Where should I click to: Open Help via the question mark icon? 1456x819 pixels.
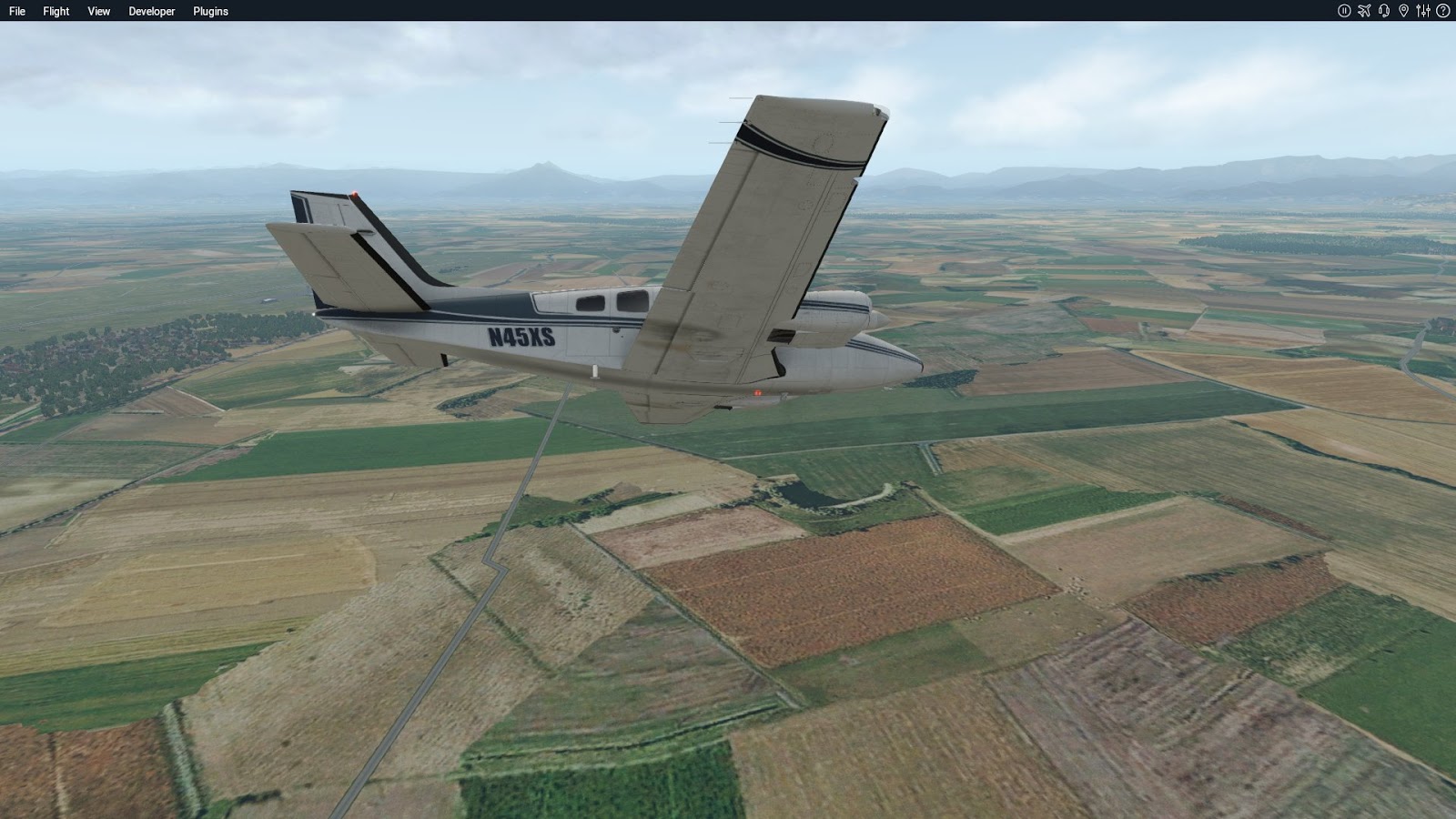[x=1444, y=10]
